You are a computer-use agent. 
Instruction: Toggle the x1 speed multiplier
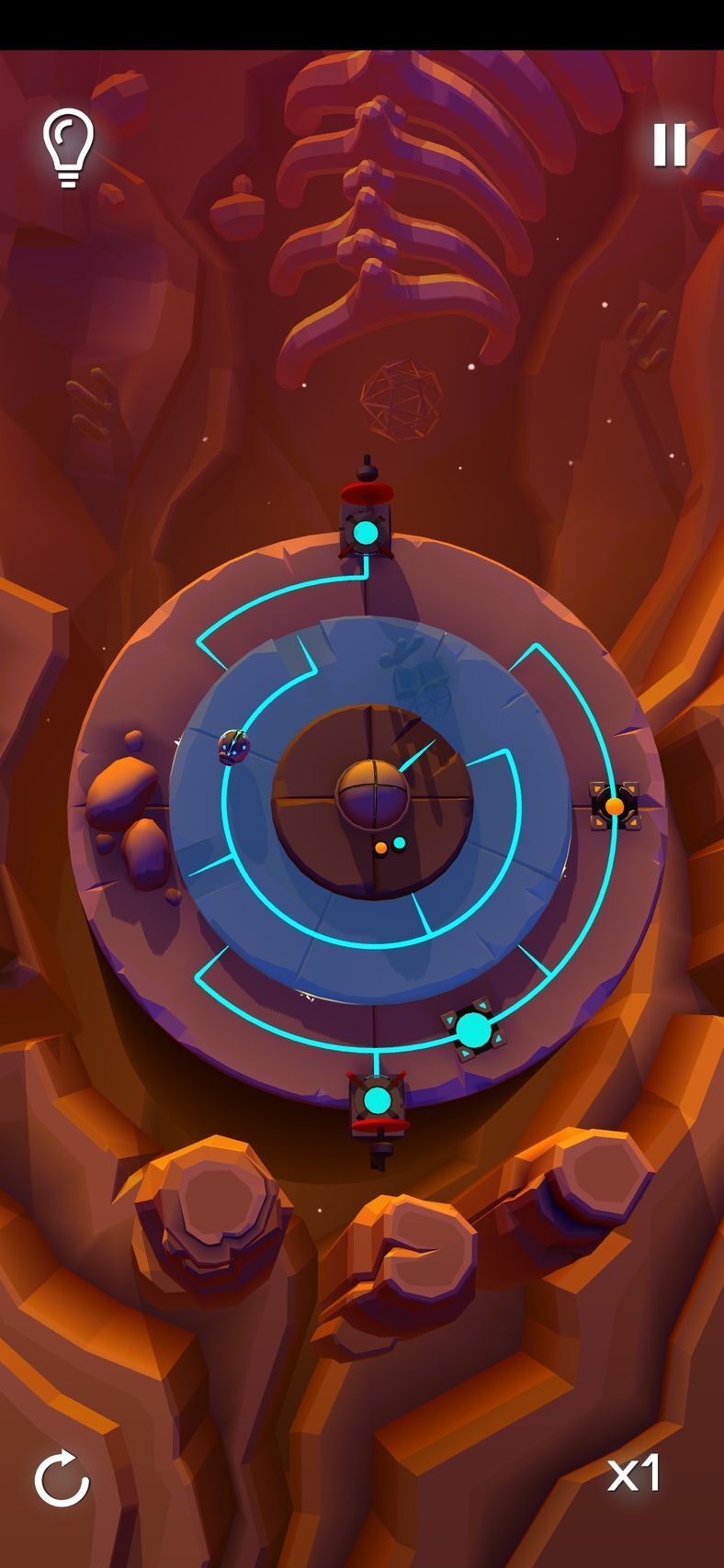pos(634,1473)
